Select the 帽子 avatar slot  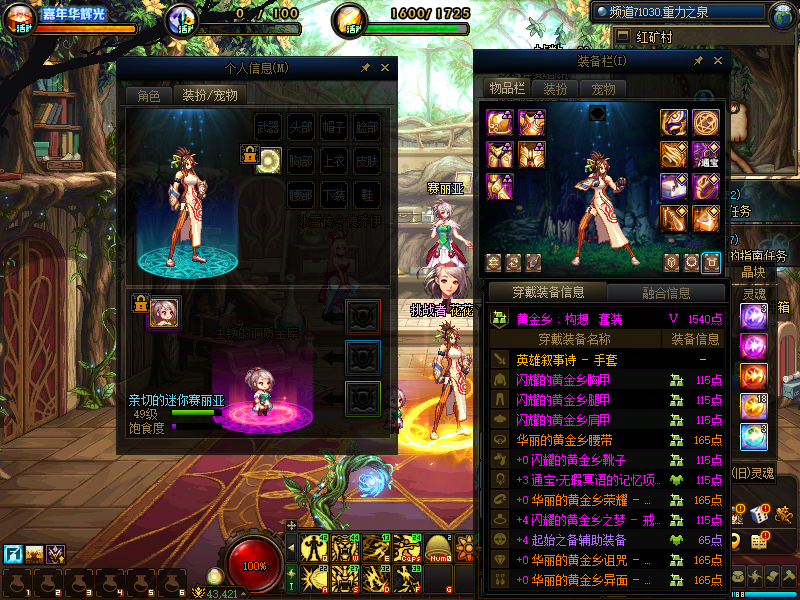(334, 128)
